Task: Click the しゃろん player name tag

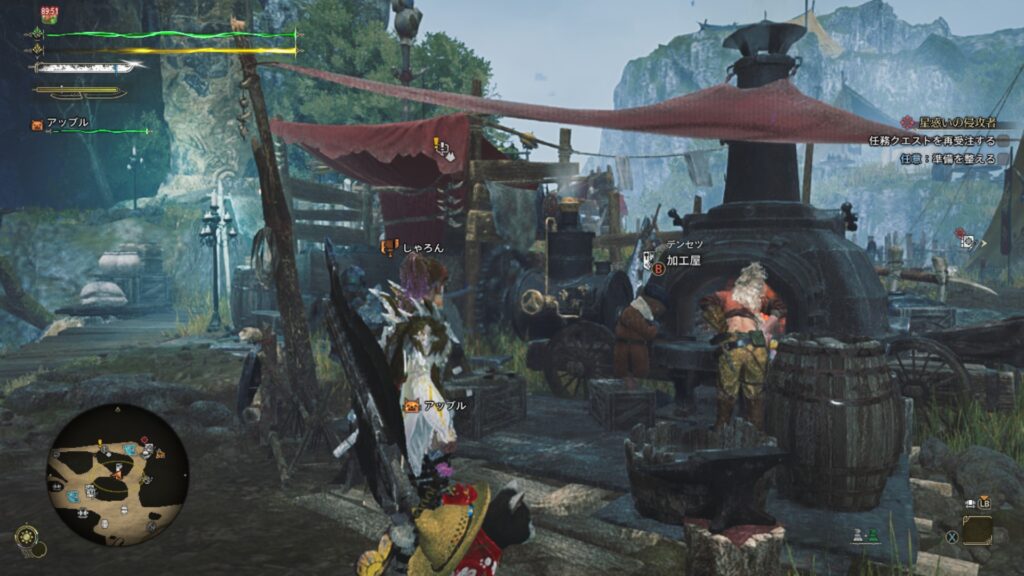Action: [x=422, y=247]
